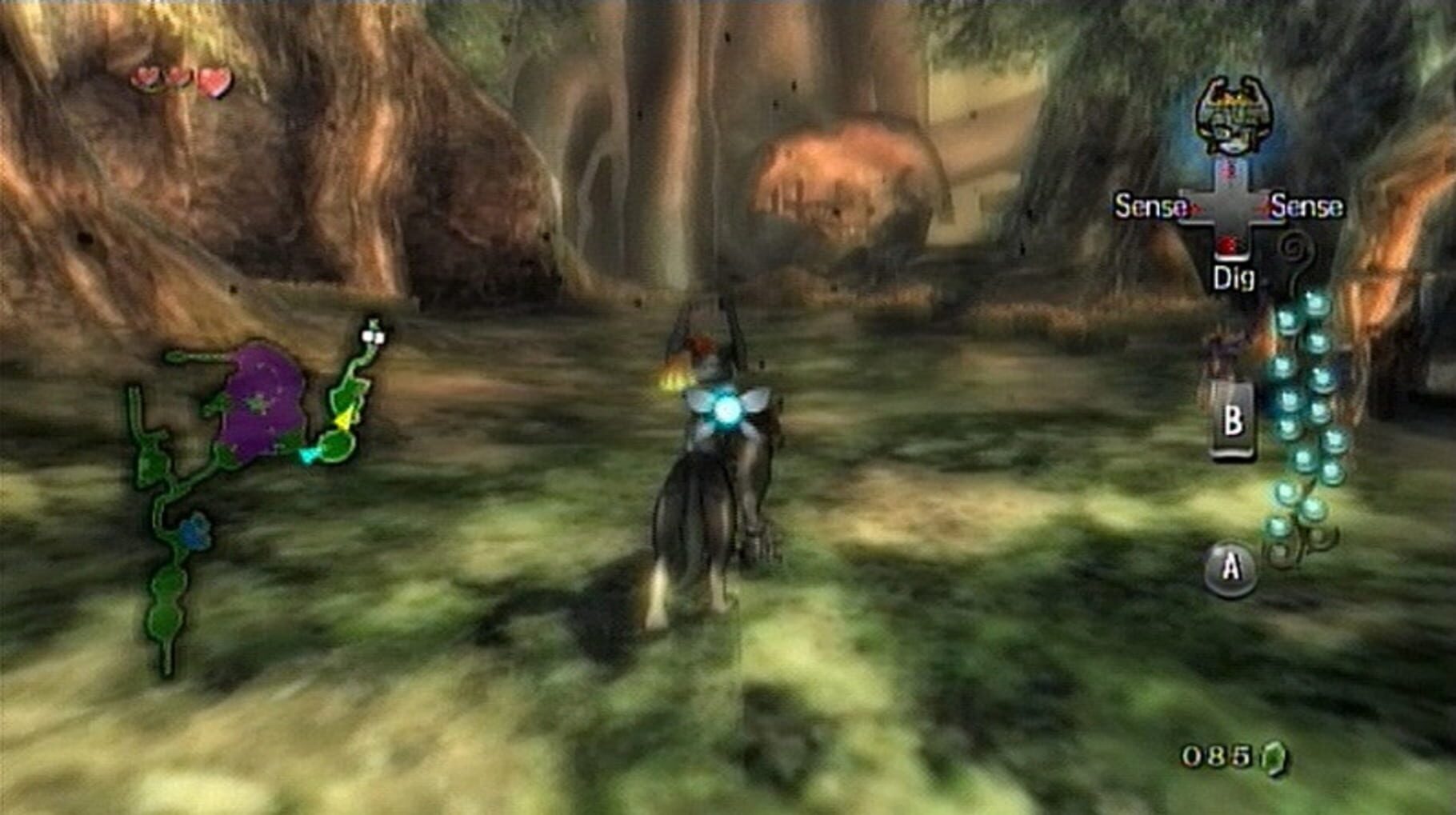Click the yellow player arrow on the minimap
The height and width of the screenshot is (815, 1456).
(344, 418)
